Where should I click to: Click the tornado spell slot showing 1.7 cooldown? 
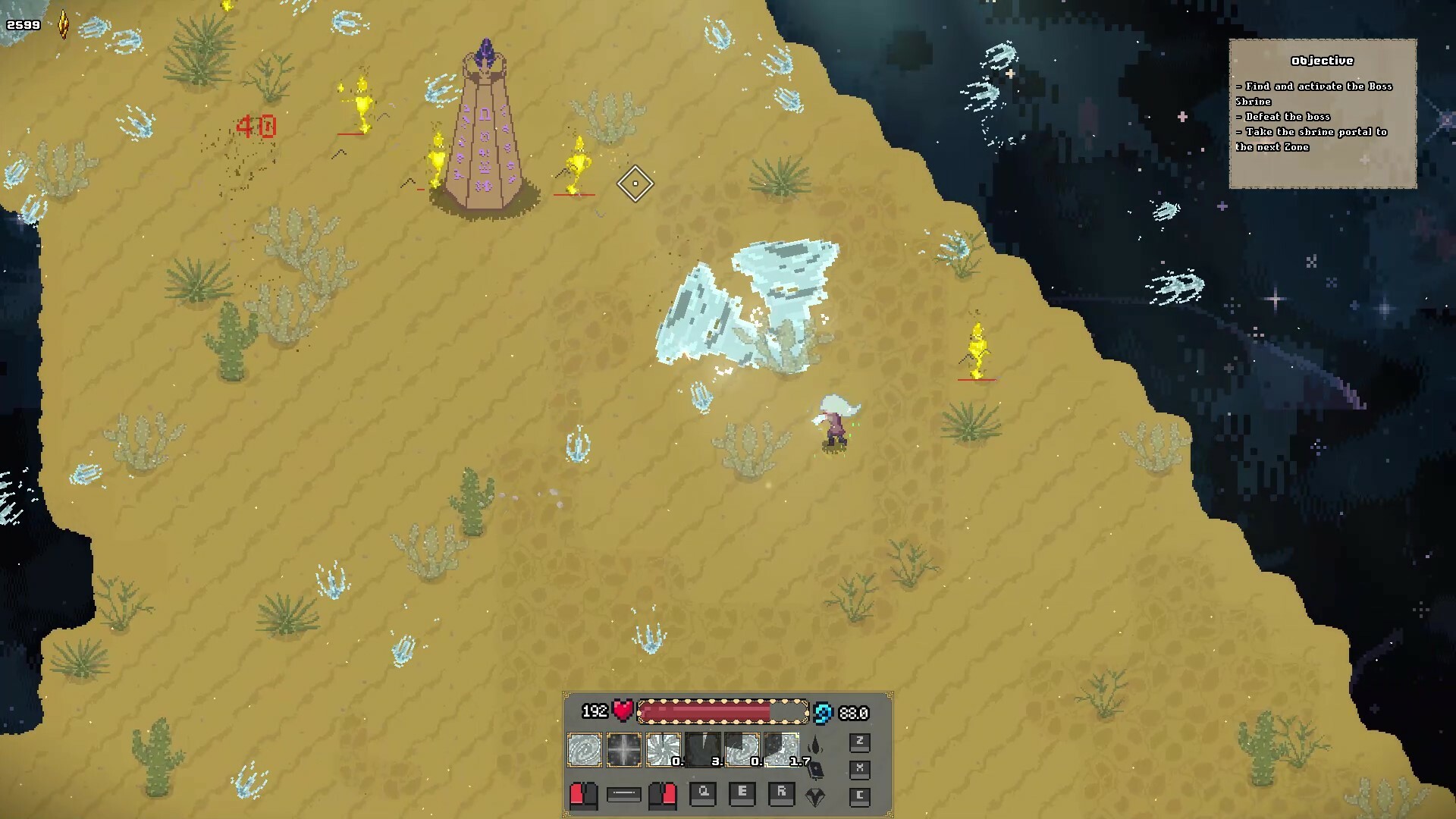[x=781, y=749]
